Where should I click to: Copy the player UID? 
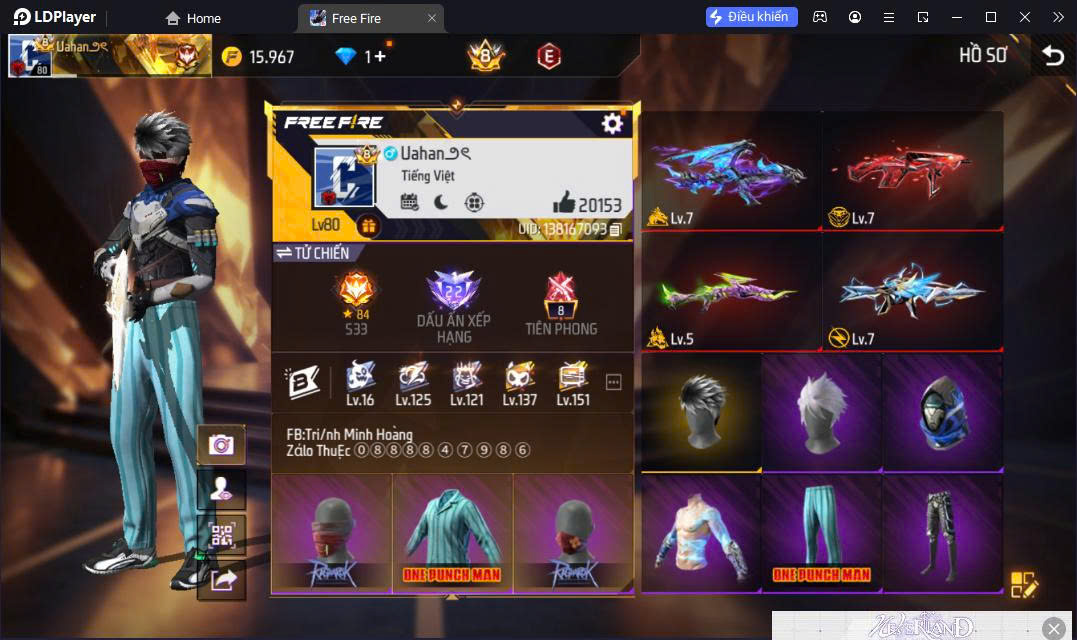pos(616,229)
